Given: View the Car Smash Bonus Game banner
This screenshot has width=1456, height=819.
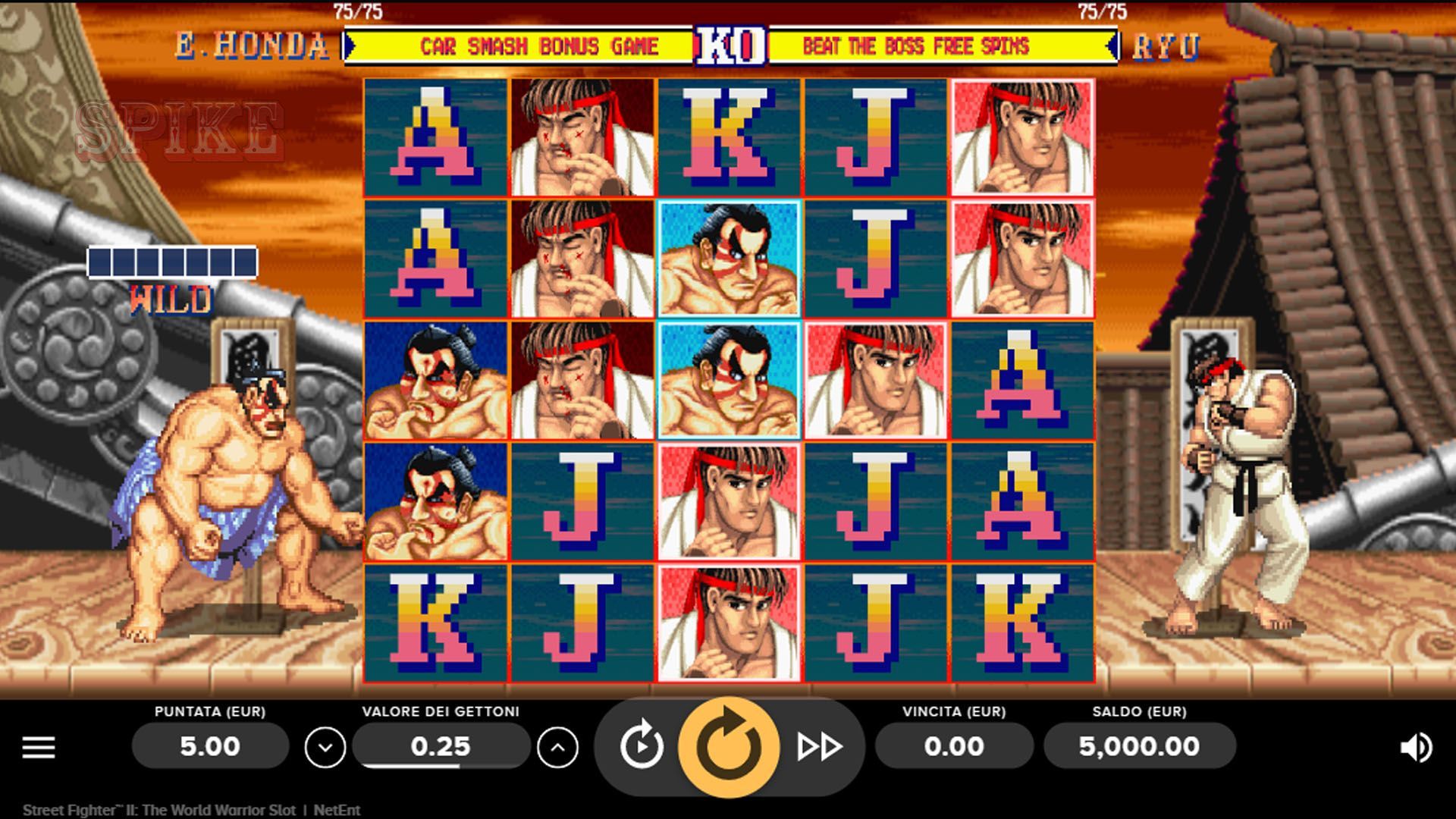Looking at the screenshot, I should 538,45.
